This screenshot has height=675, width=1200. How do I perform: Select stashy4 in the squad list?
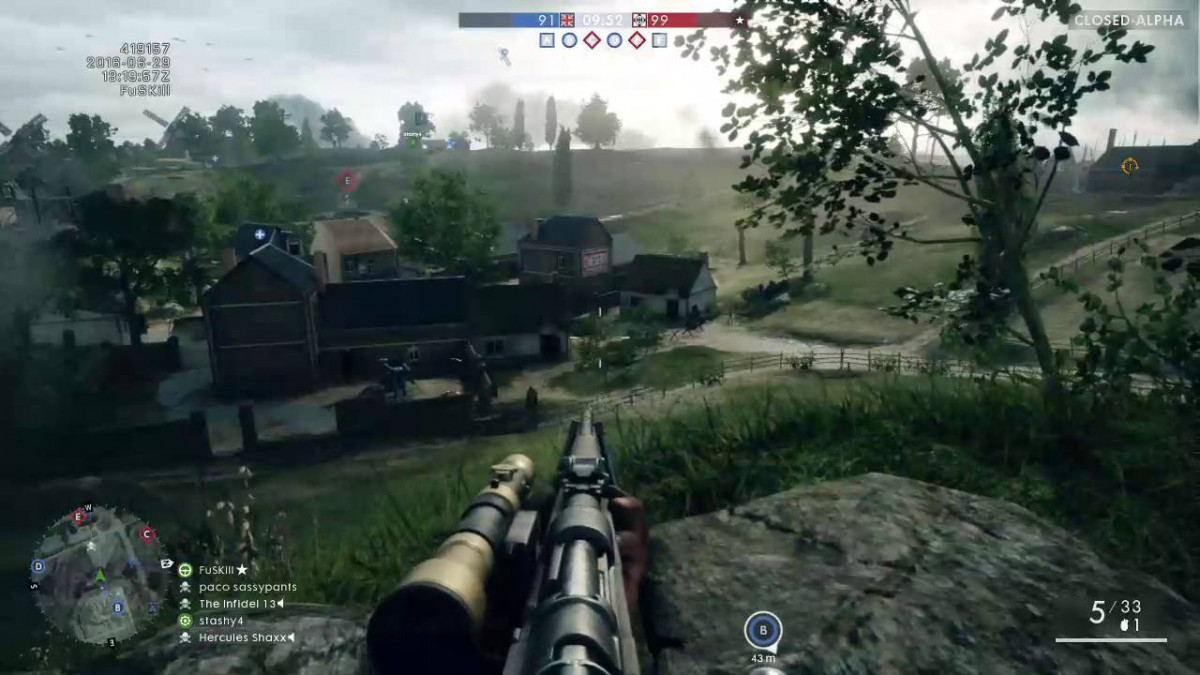[x=221, y=620]
